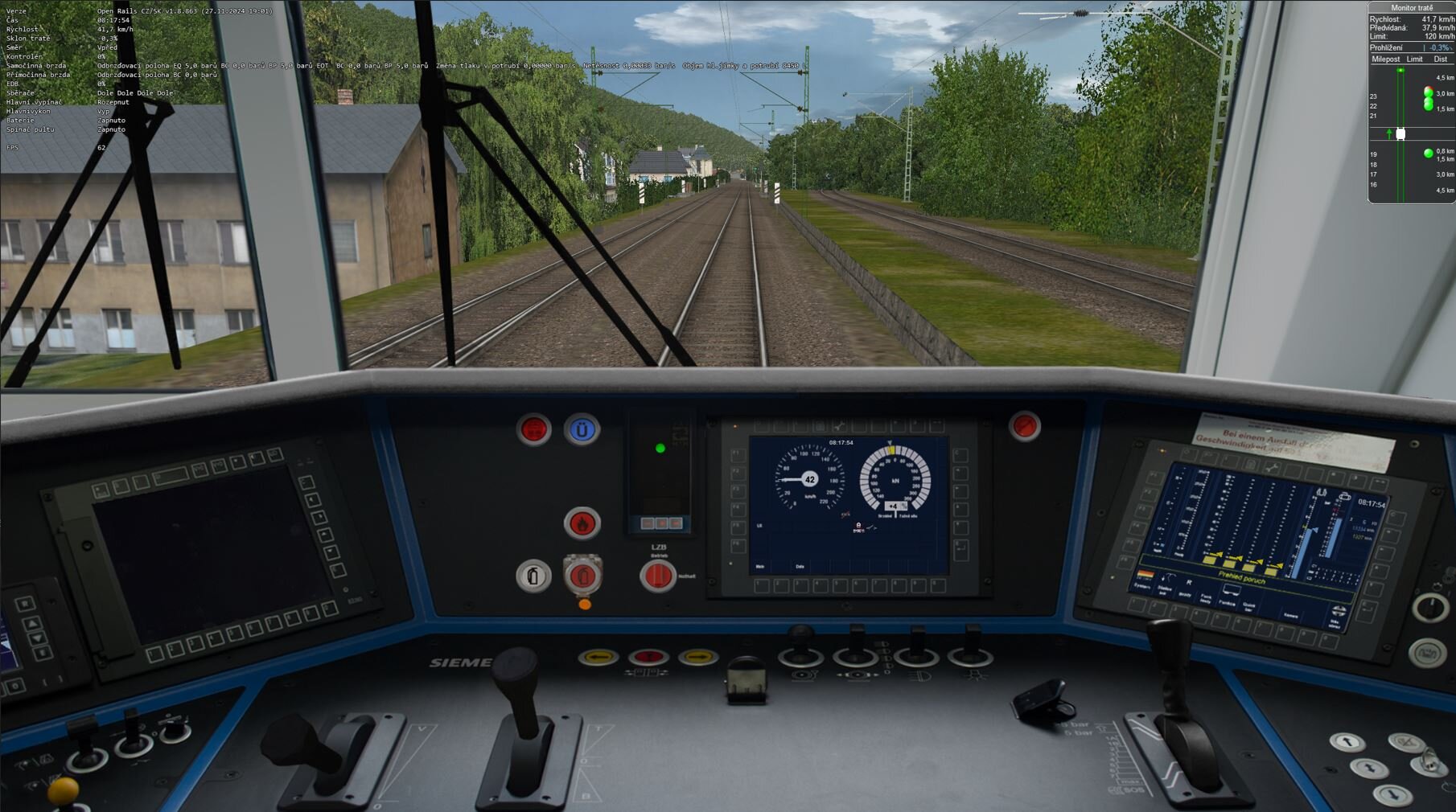Select the Kamera option on the right display
The width and height of the screenshot is (1456, 812).
coord(1290,616)
